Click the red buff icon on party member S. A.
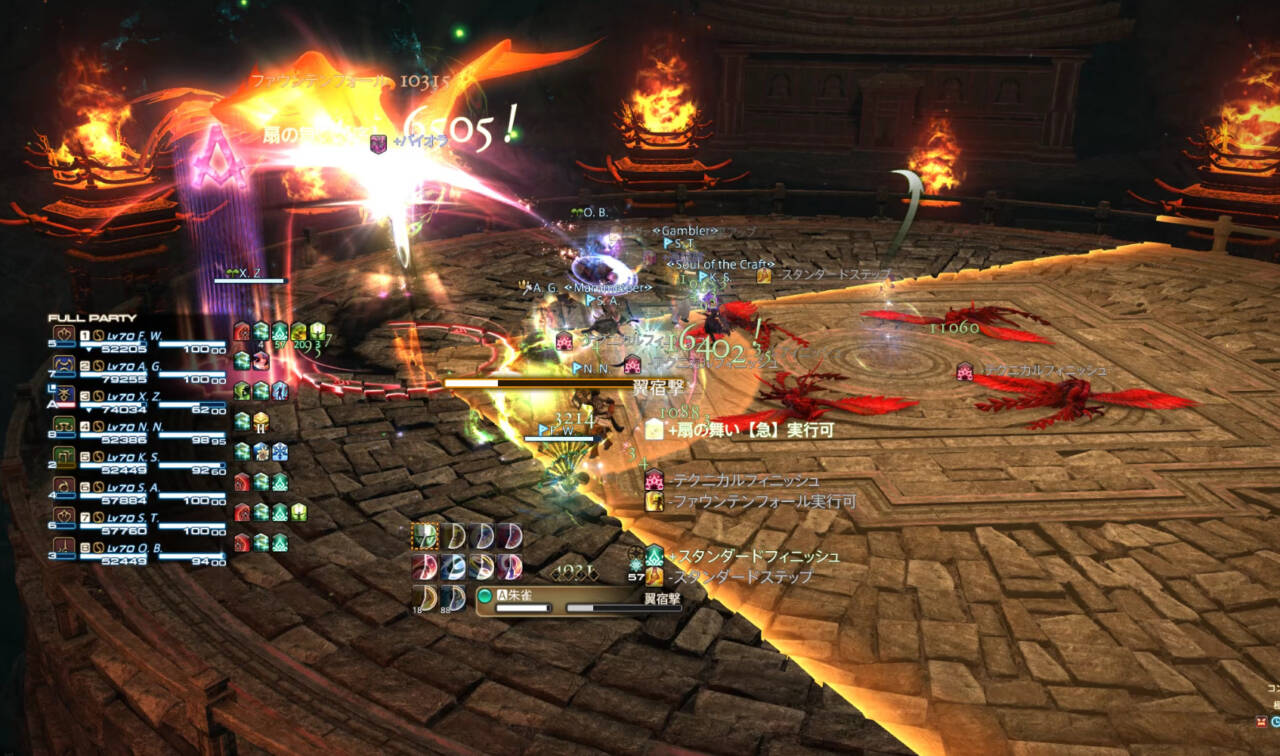 tap(240, 482)
